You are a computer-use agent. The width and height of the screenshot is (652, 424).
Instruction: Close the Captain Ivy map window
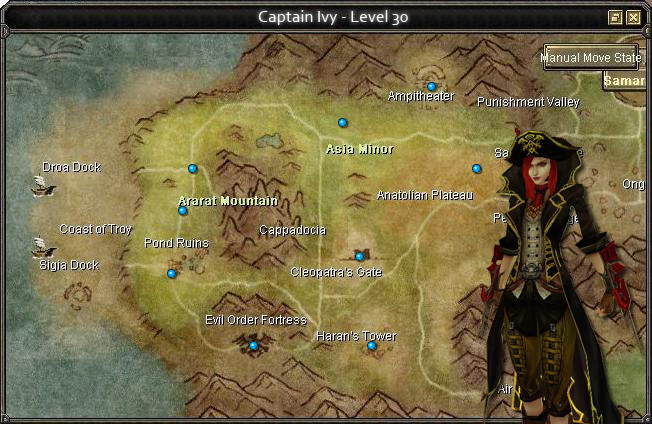pos(634,17)
